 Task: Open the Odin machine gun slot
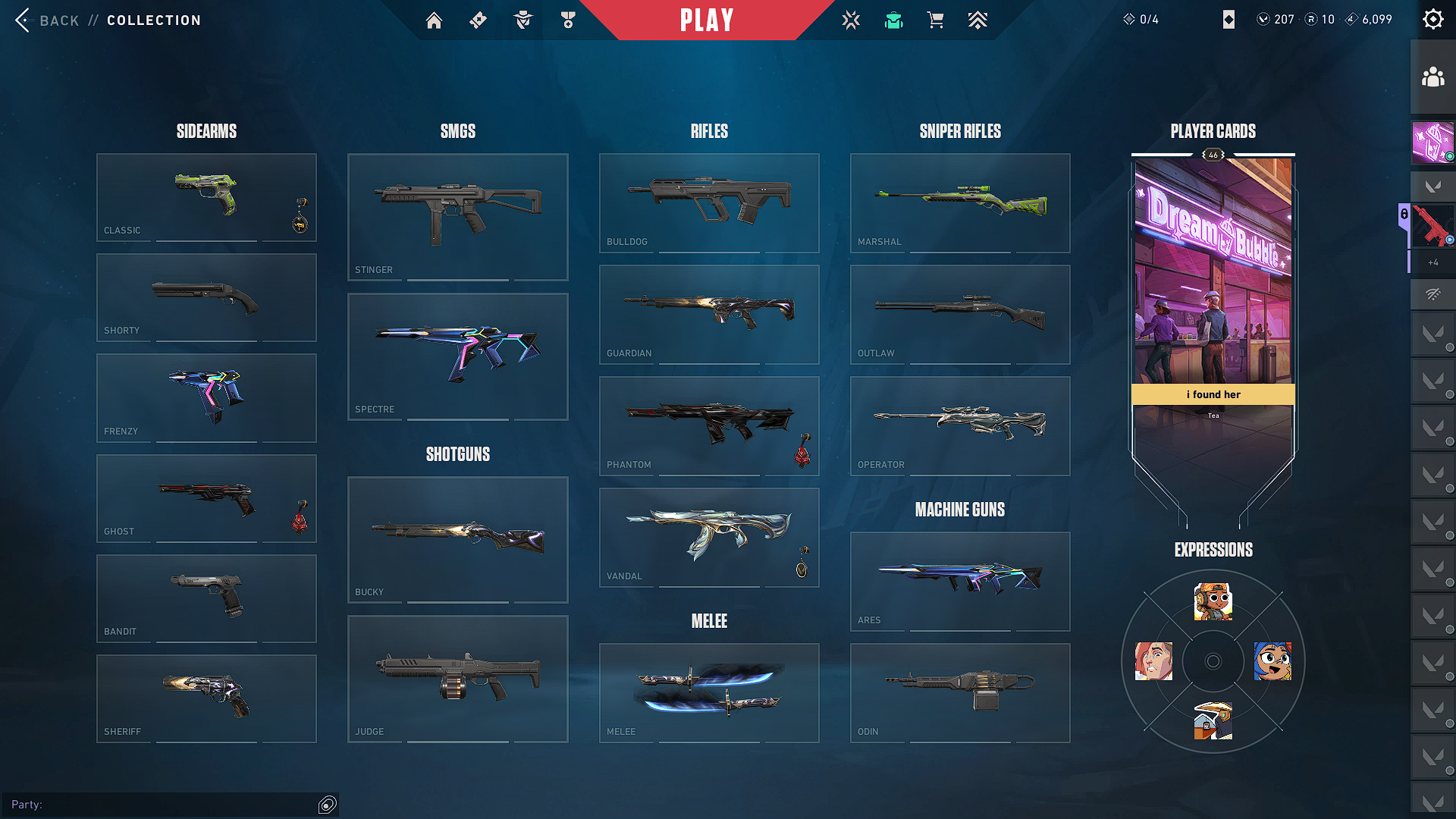960,692
